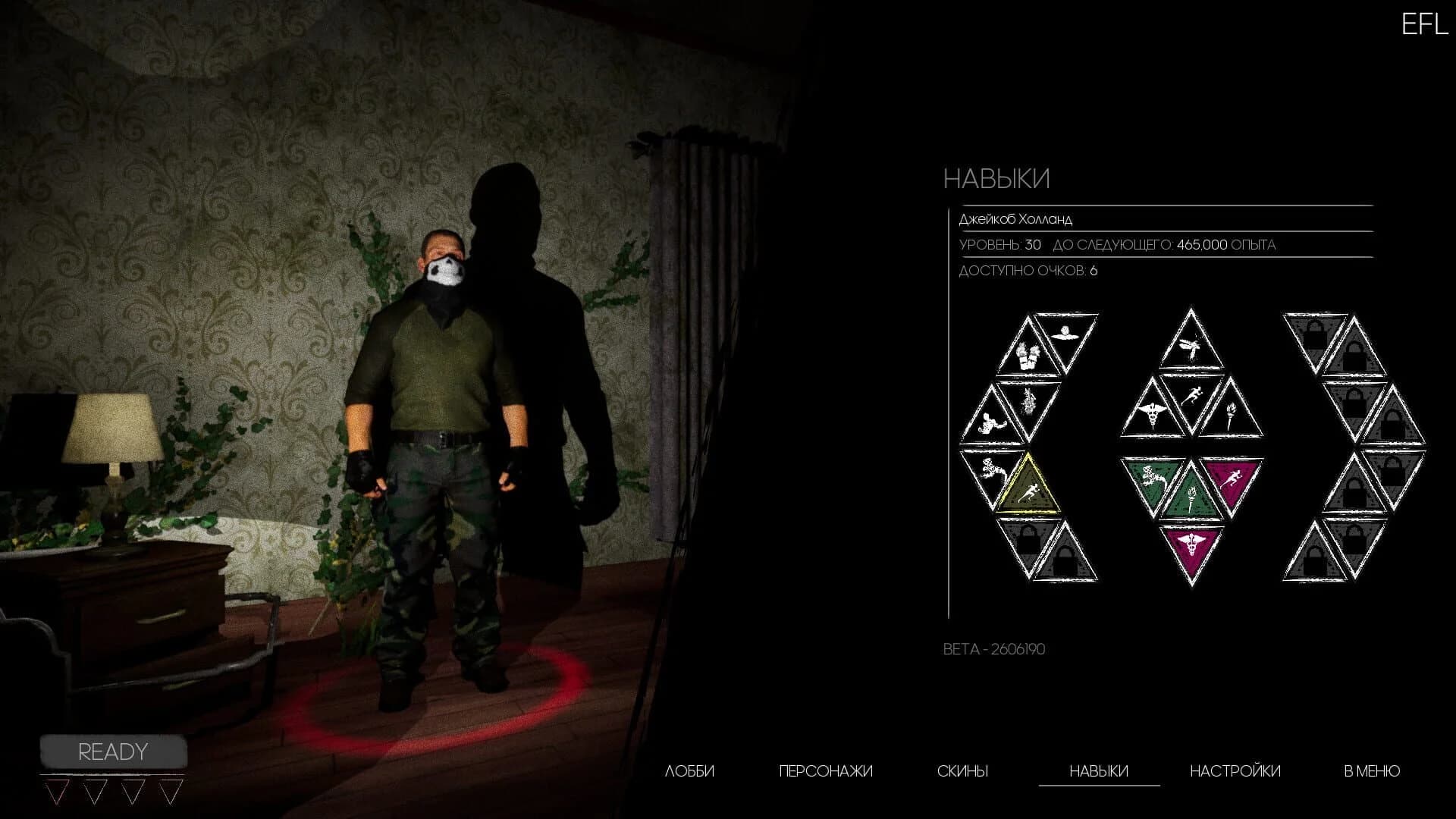Click the character name Джейкоб Холланд

[x=1016, y=218]
